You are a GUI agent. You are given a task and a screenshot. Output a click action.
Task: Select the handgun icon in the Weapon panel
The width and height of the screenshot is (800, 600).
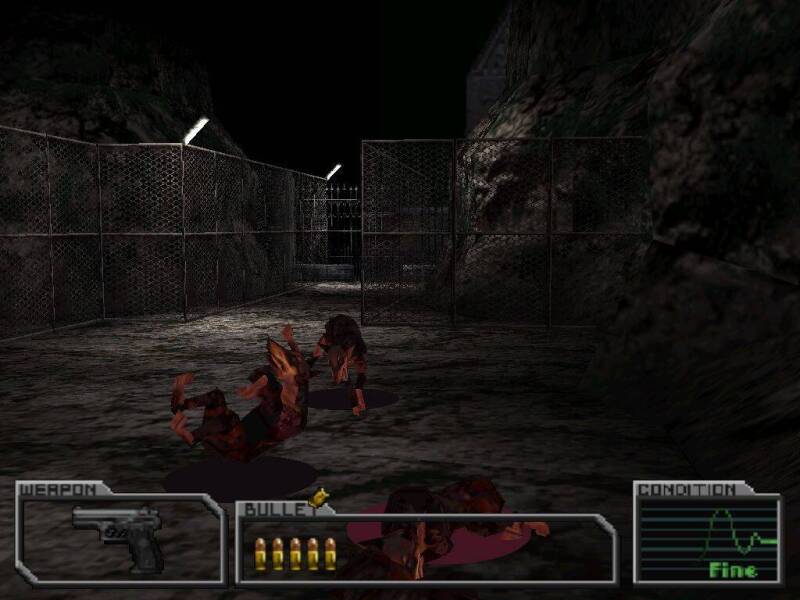point(120,537)
